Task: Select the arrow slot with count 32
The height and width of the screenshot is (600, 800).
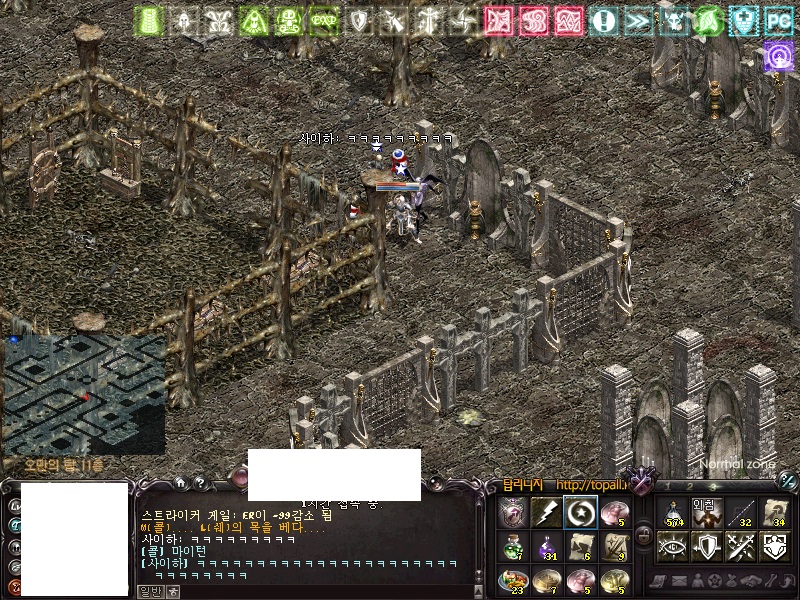Action: pyautogui.click(x=741, y=513)
